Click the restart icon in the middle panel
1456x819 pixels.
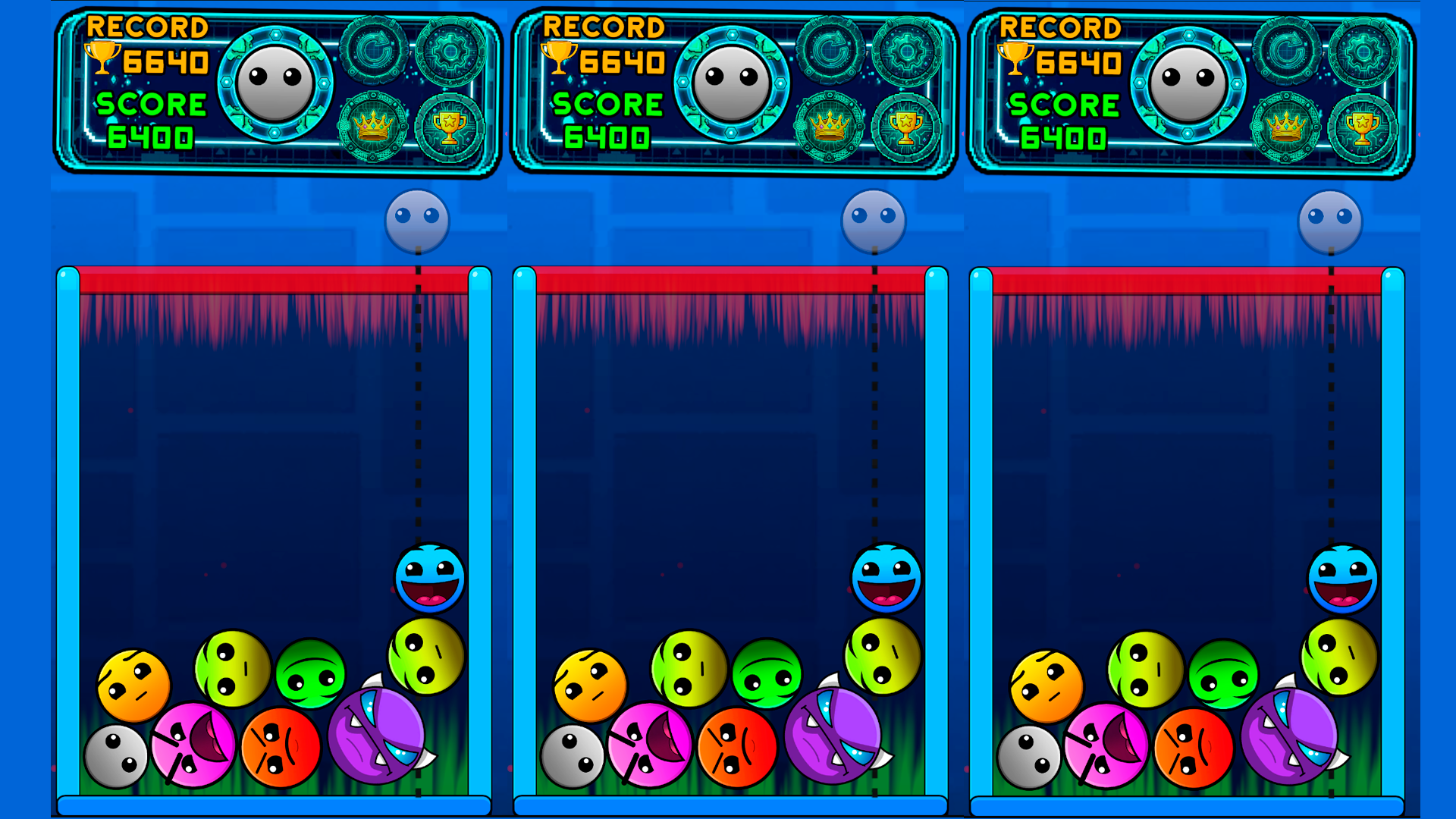[832, 51]
